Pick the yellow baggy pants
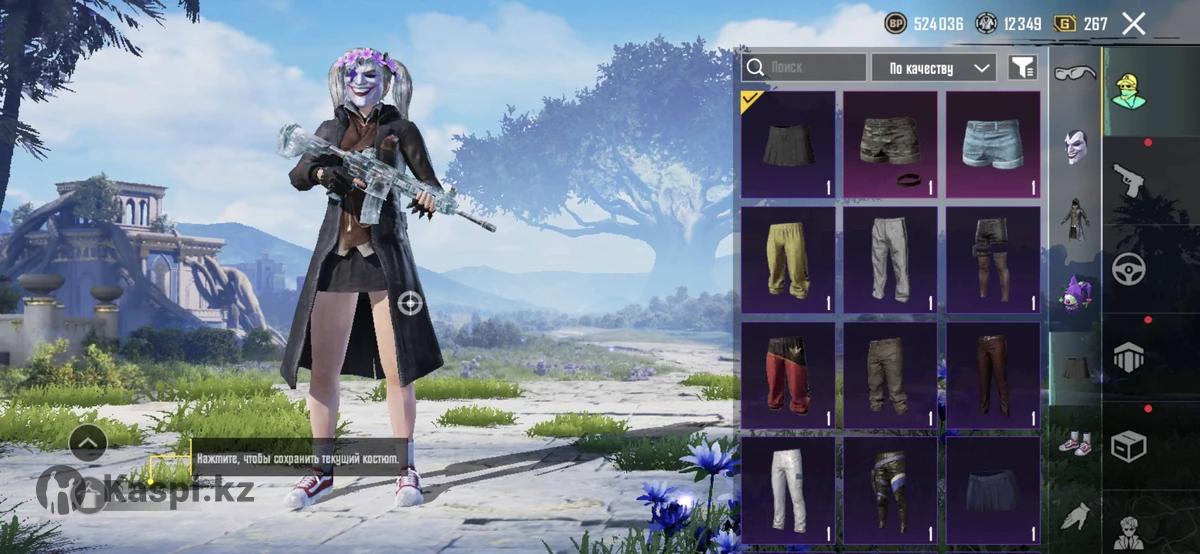 [x=788, y=260]
